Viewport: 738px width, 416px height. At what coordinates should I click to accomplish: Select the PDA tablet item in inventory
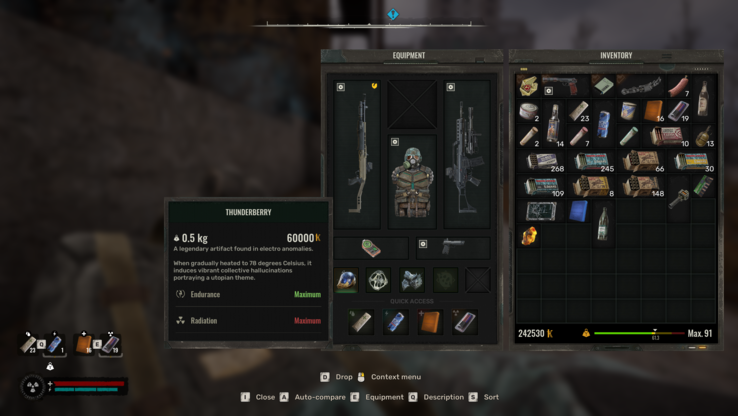tap(542, 211)
